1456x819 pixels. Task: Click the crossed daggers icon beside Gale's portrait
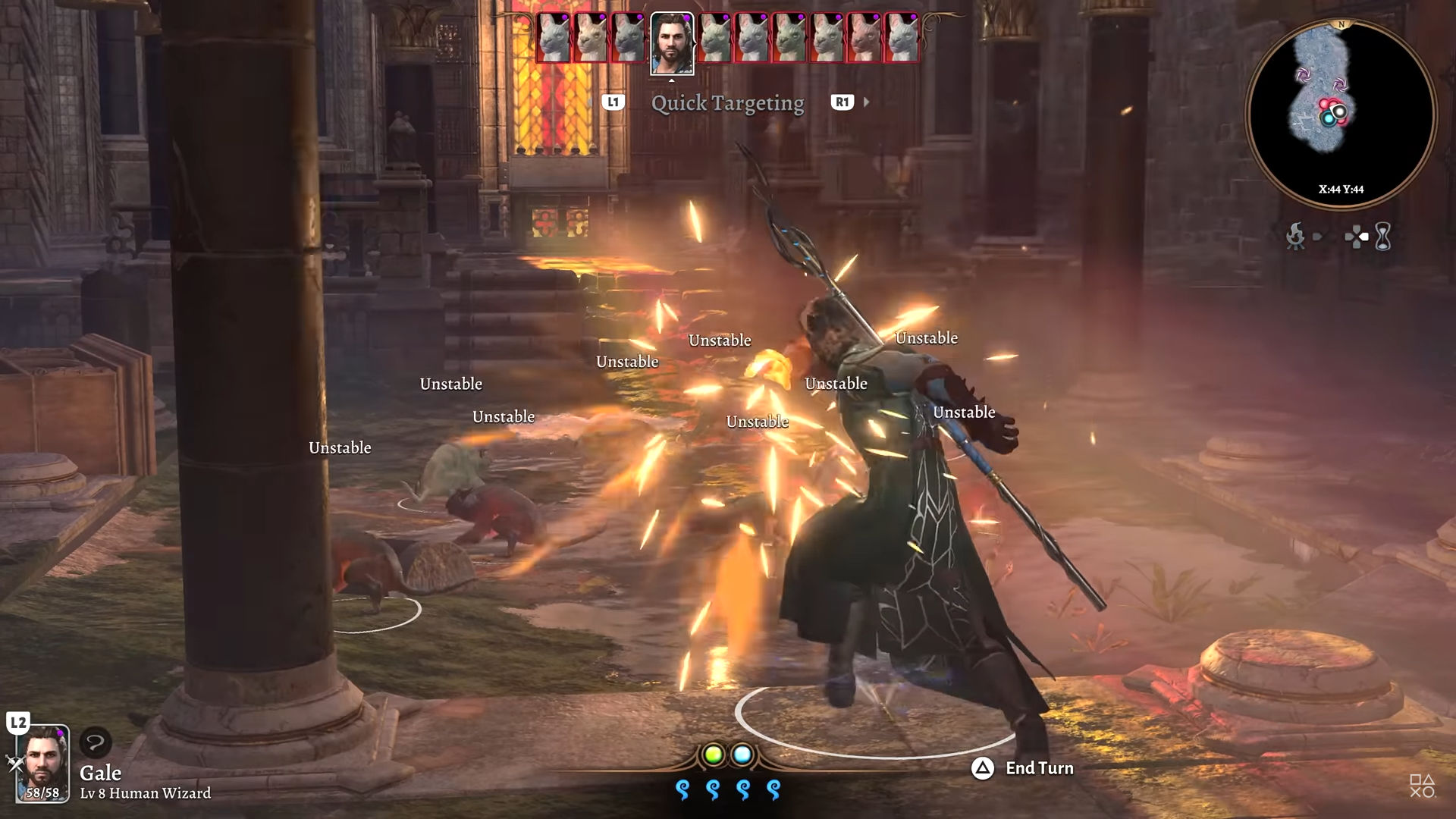click(x=15, y=764)
